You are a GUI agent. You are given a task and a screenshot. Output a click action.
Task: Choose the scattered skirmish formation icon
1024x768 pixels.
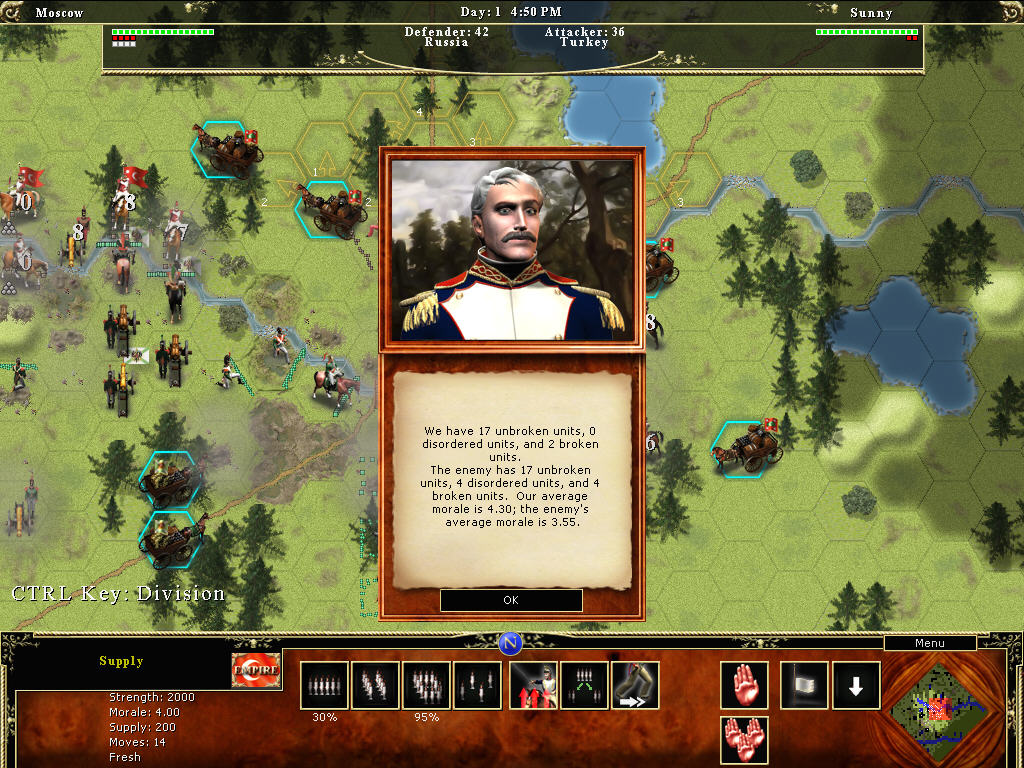(477, 685)
